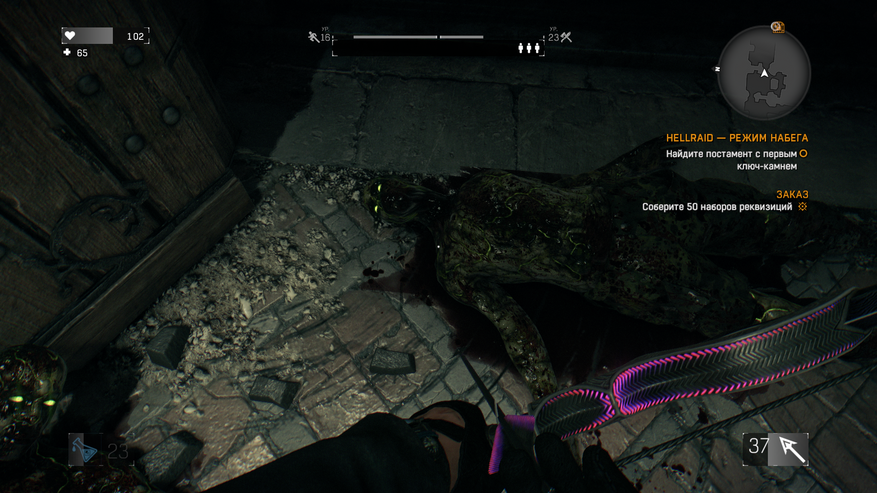Select the equipped arrow weapon slot
Image resolution: width=877 pixels, height=493 pixels.
[x=777, y=448]
